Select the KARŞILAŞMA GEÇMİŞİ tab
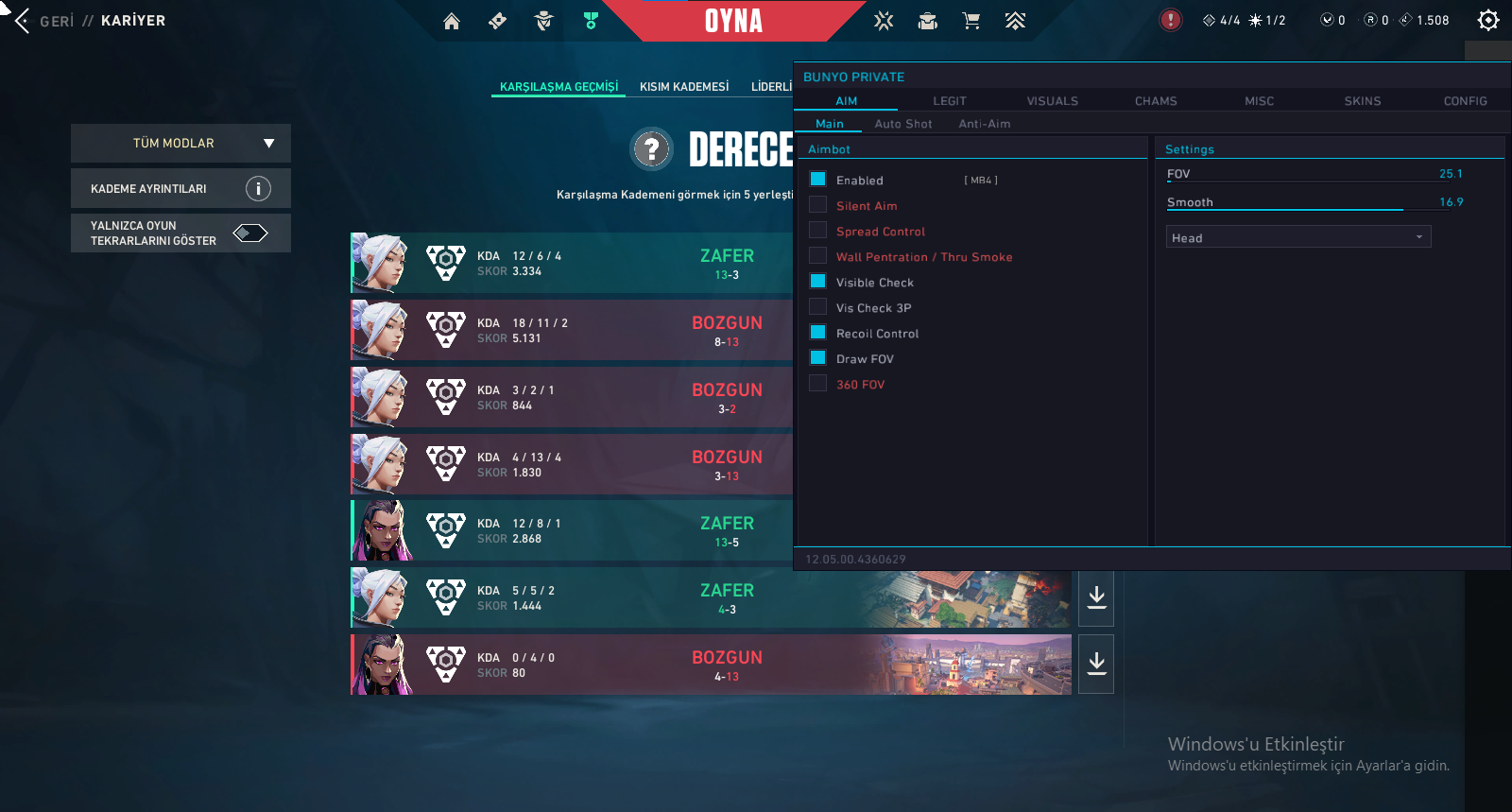The image size is (1512, 812). (558, 87)
